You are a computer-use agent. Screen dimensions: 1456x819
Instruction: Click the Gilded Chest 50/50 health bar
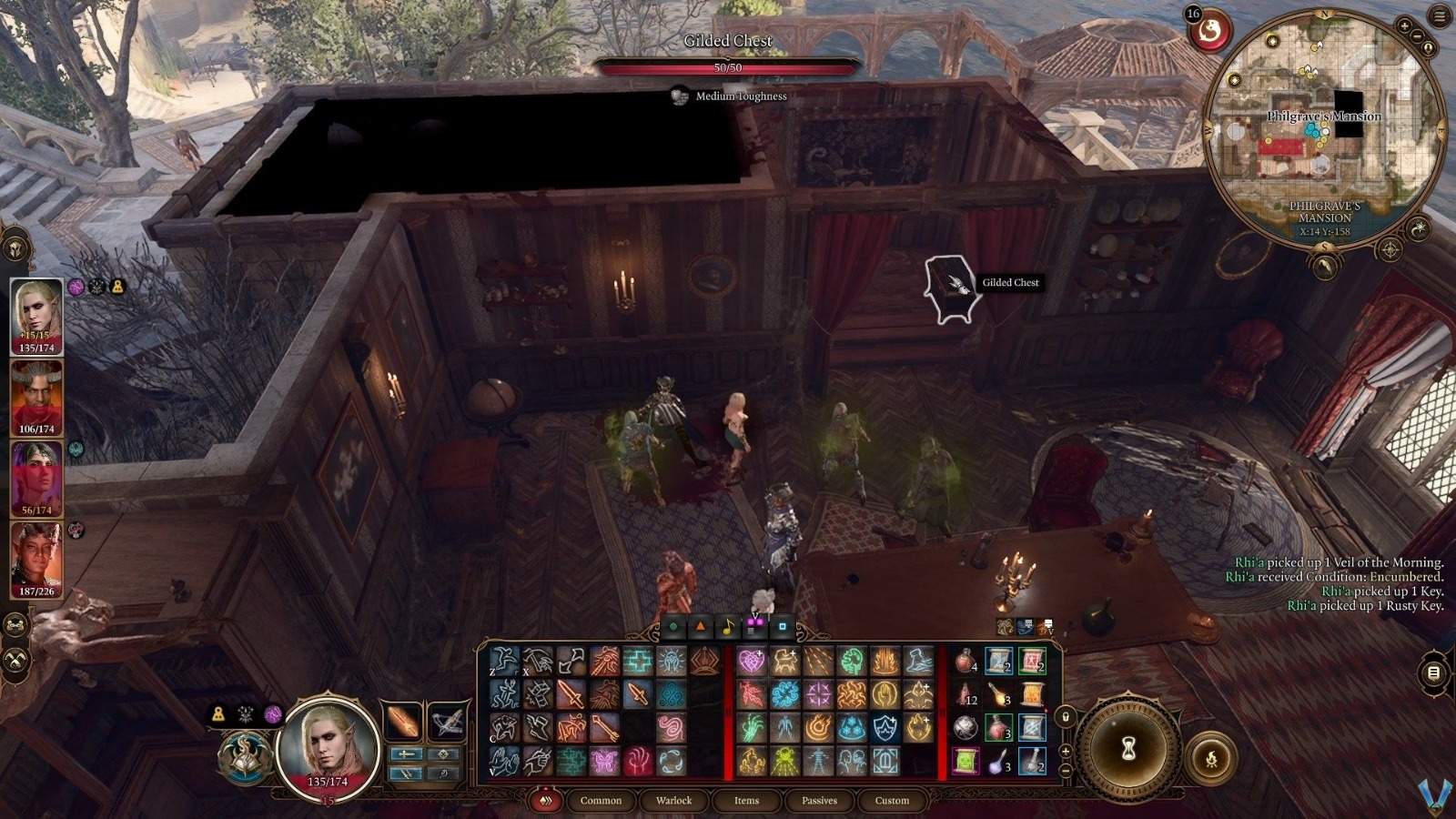tap(728, 66)
